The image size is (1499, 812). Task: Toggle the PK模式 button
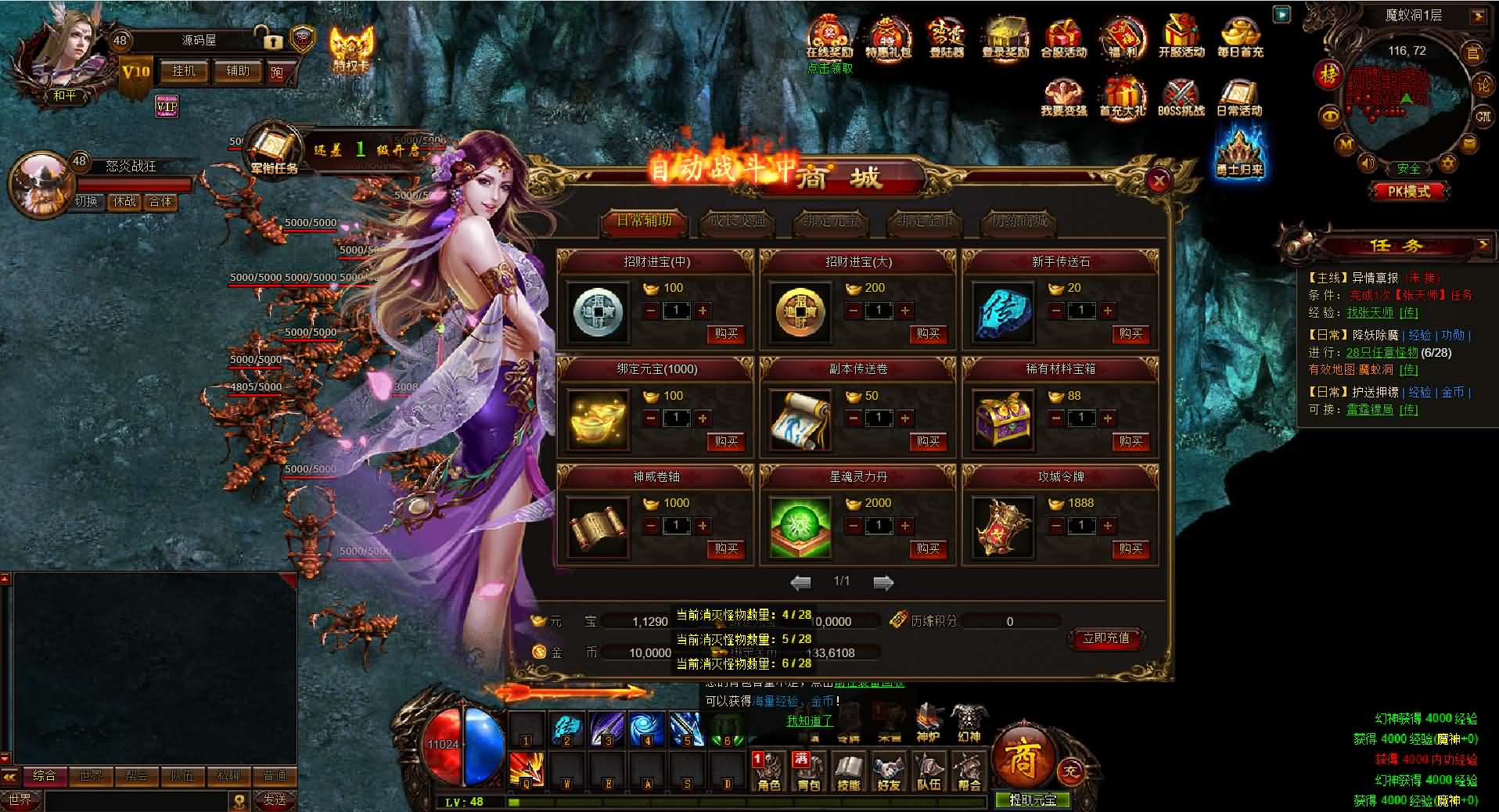coord(1408,191)
